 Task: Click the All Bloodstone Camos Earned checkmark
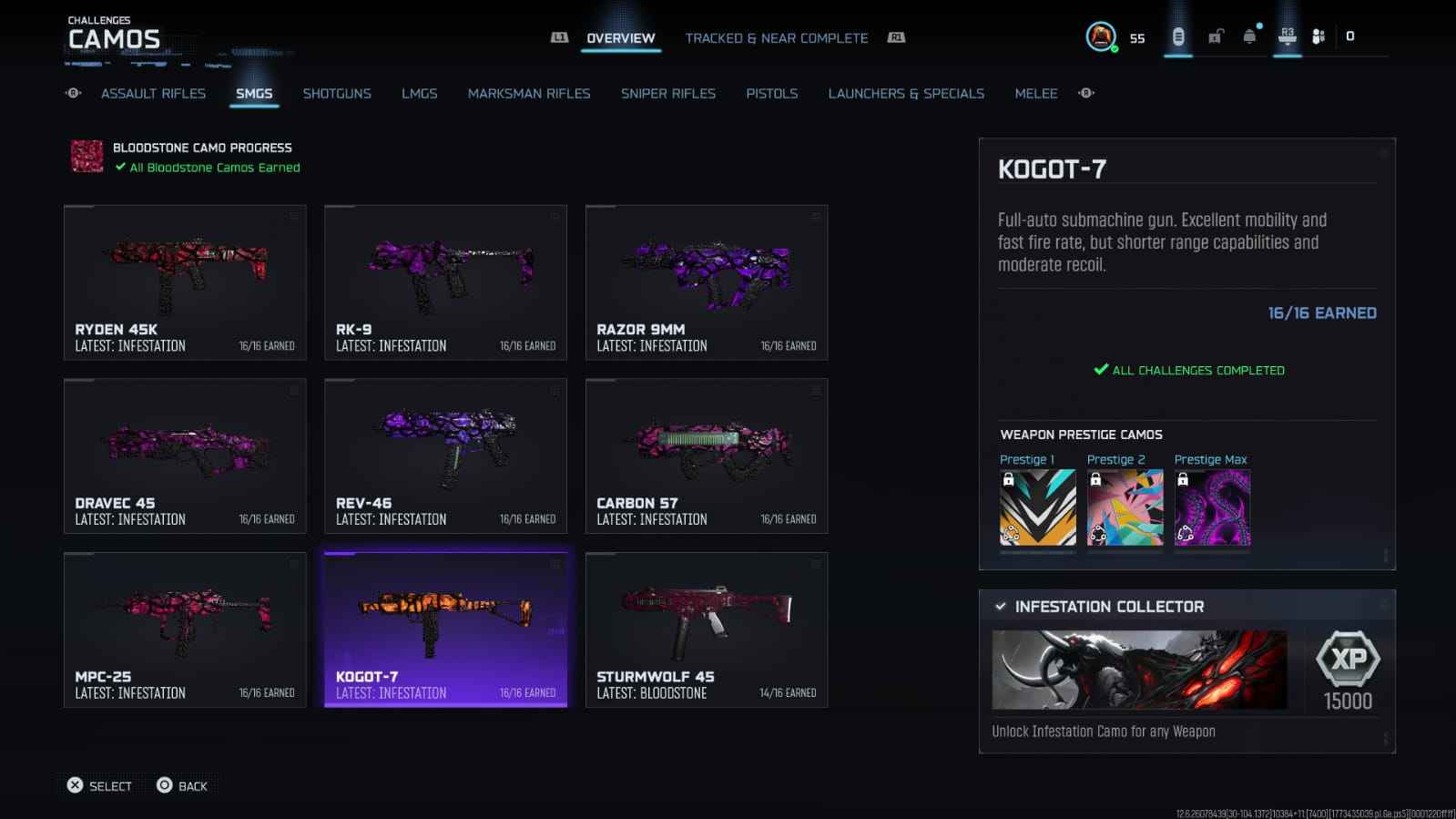pyautogui.click(x=119, y=167)
